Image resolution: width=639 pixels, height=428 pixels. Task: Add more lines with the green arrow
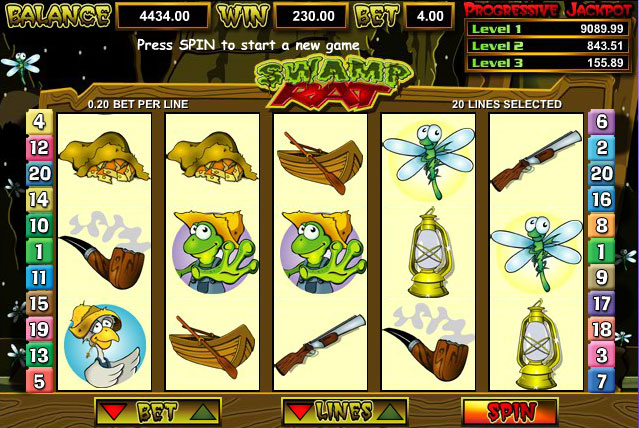(390, 411)
